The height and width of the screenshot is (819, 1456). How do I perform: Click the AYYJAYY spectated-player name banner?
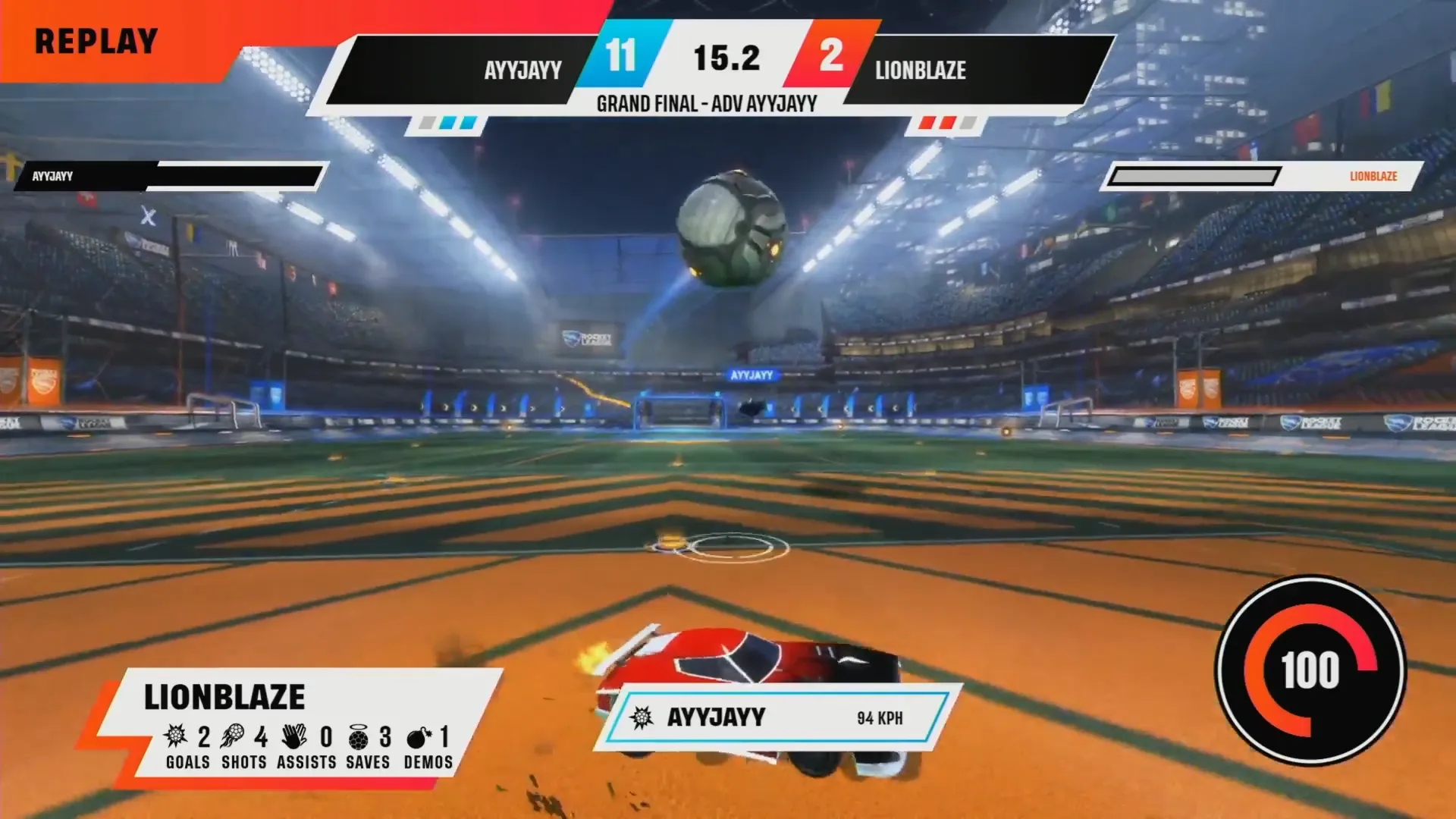(777, 717)
